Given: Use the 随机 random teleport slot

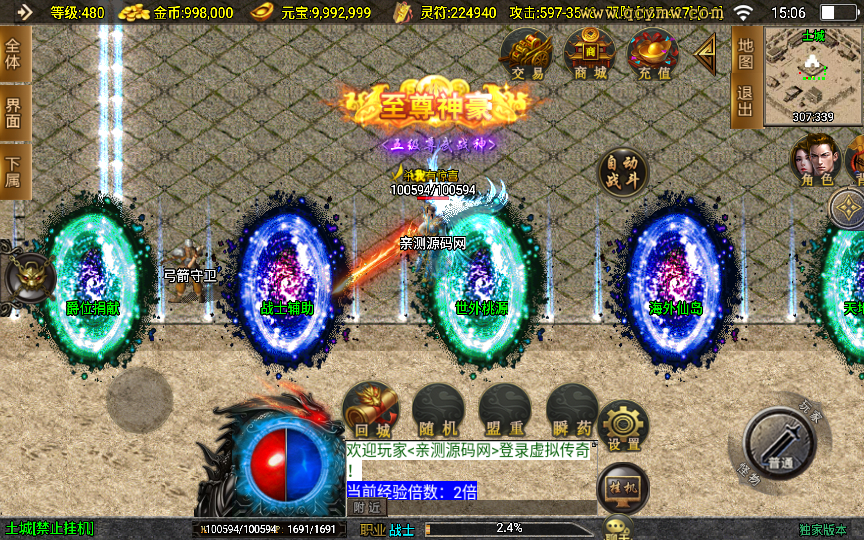Looking at the screenshot, I should coord(437,410).
